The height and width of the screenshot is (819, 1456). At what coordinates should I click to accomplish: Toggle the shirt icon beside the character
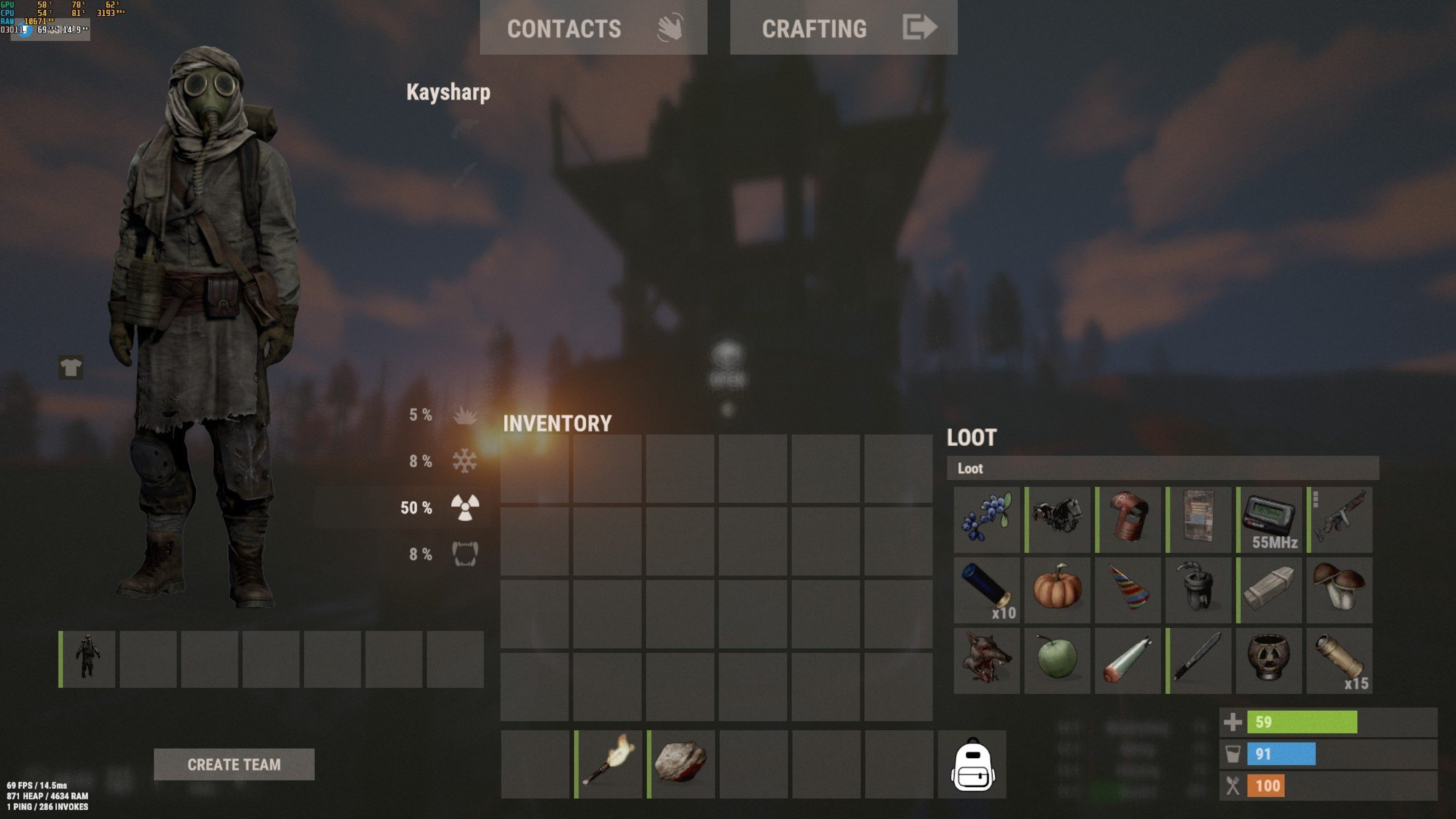[x=71, y=367]
